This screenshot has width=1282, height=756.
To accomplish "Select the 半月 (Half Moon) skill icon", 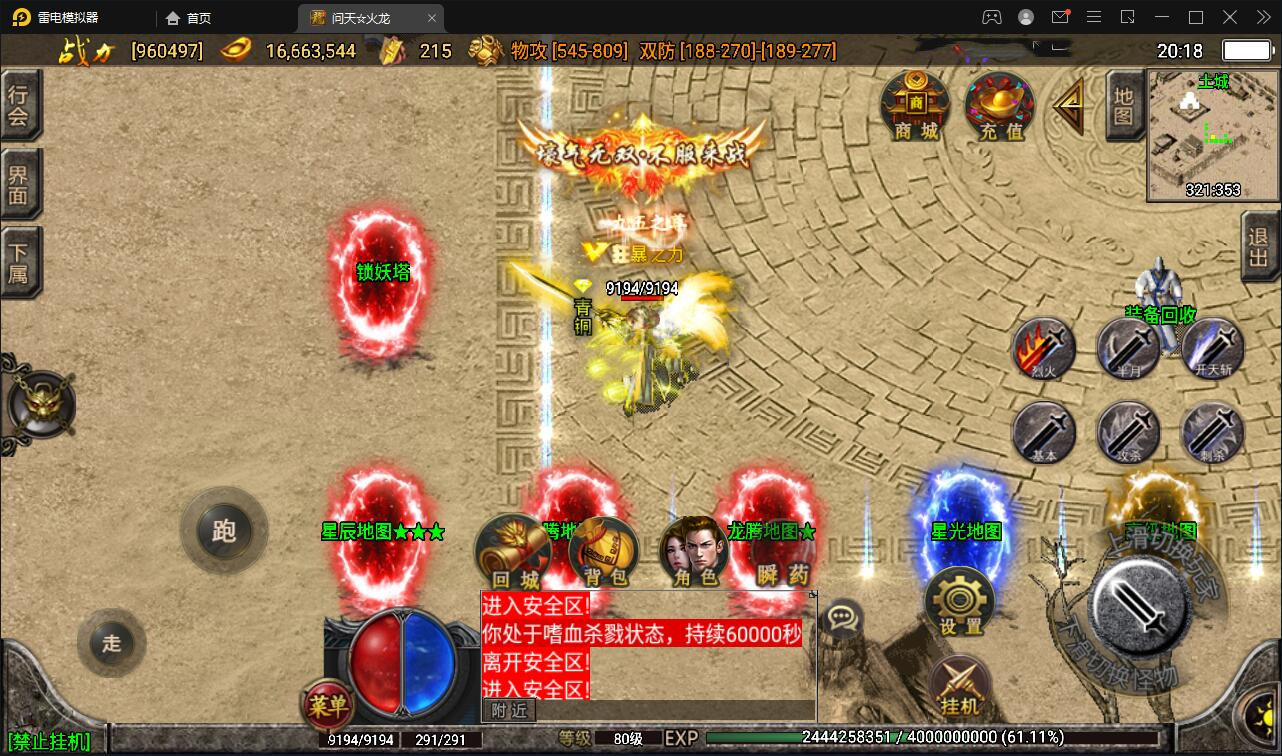I will pyautogui.click(x=1128, y=350).
